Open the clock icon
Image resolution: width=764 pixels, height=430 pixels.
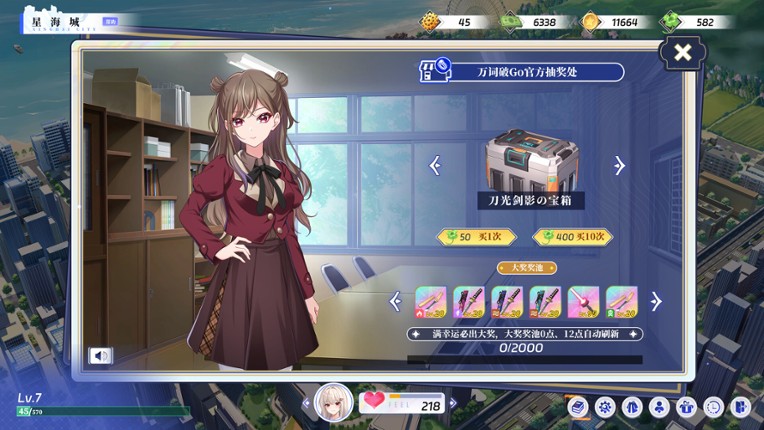coord(713,407)
